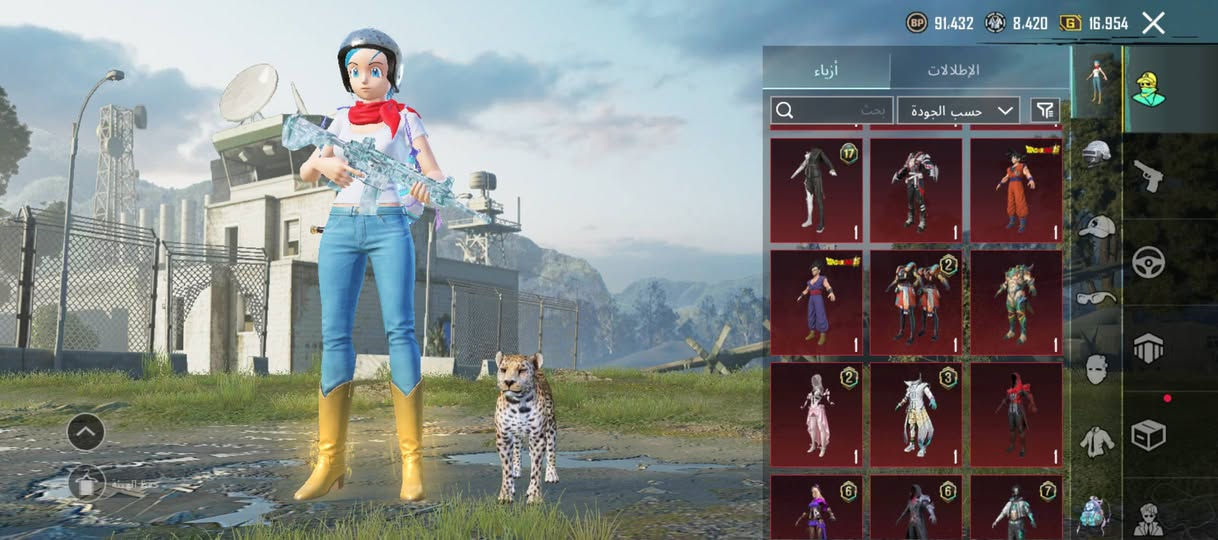
Task: Toggle the filter funnel button
Action: (x=1045, y=110)
